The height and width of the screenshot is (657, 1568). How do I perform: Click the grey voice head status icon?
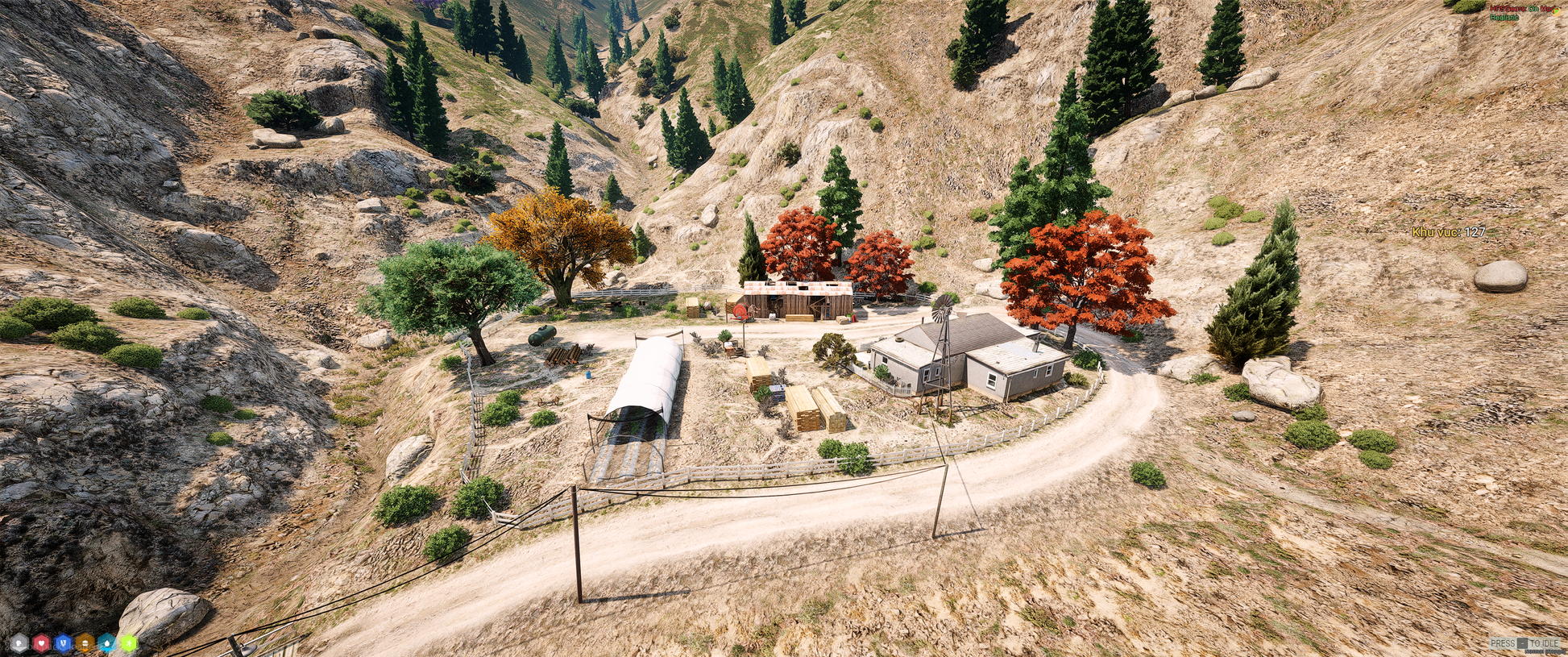[19, 643]
